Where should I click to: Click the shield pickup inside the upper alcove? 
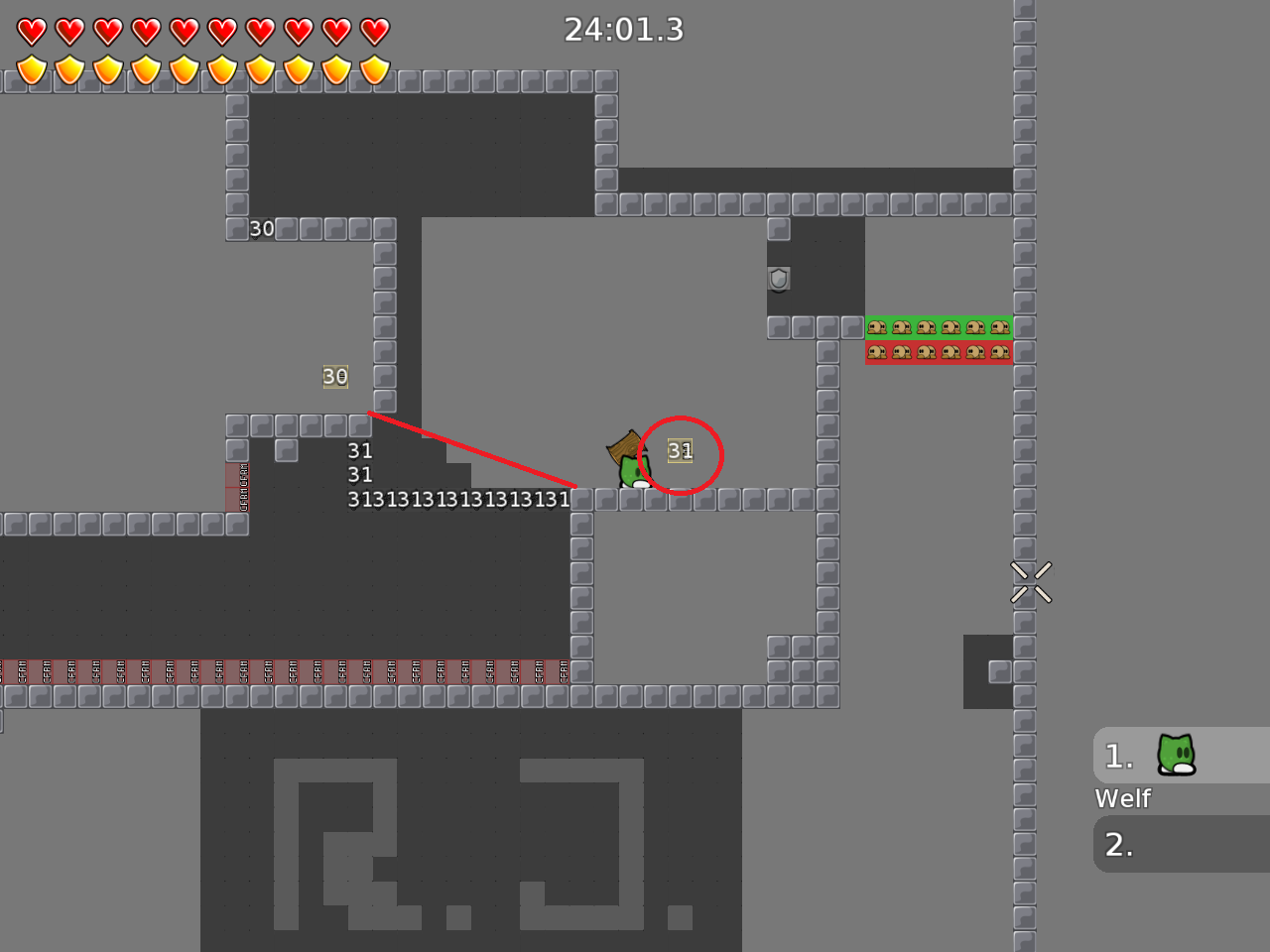[779, 279]
